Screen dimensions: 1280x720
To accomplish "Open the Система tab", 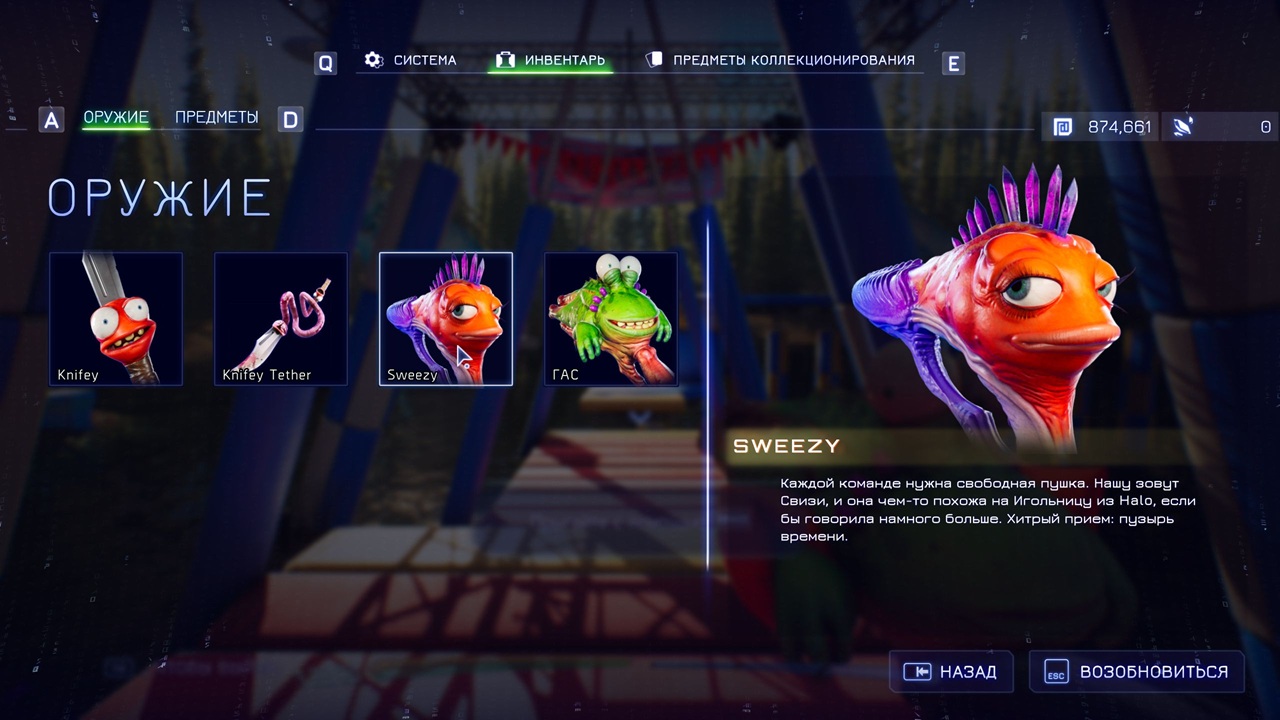I will point(411,60).
